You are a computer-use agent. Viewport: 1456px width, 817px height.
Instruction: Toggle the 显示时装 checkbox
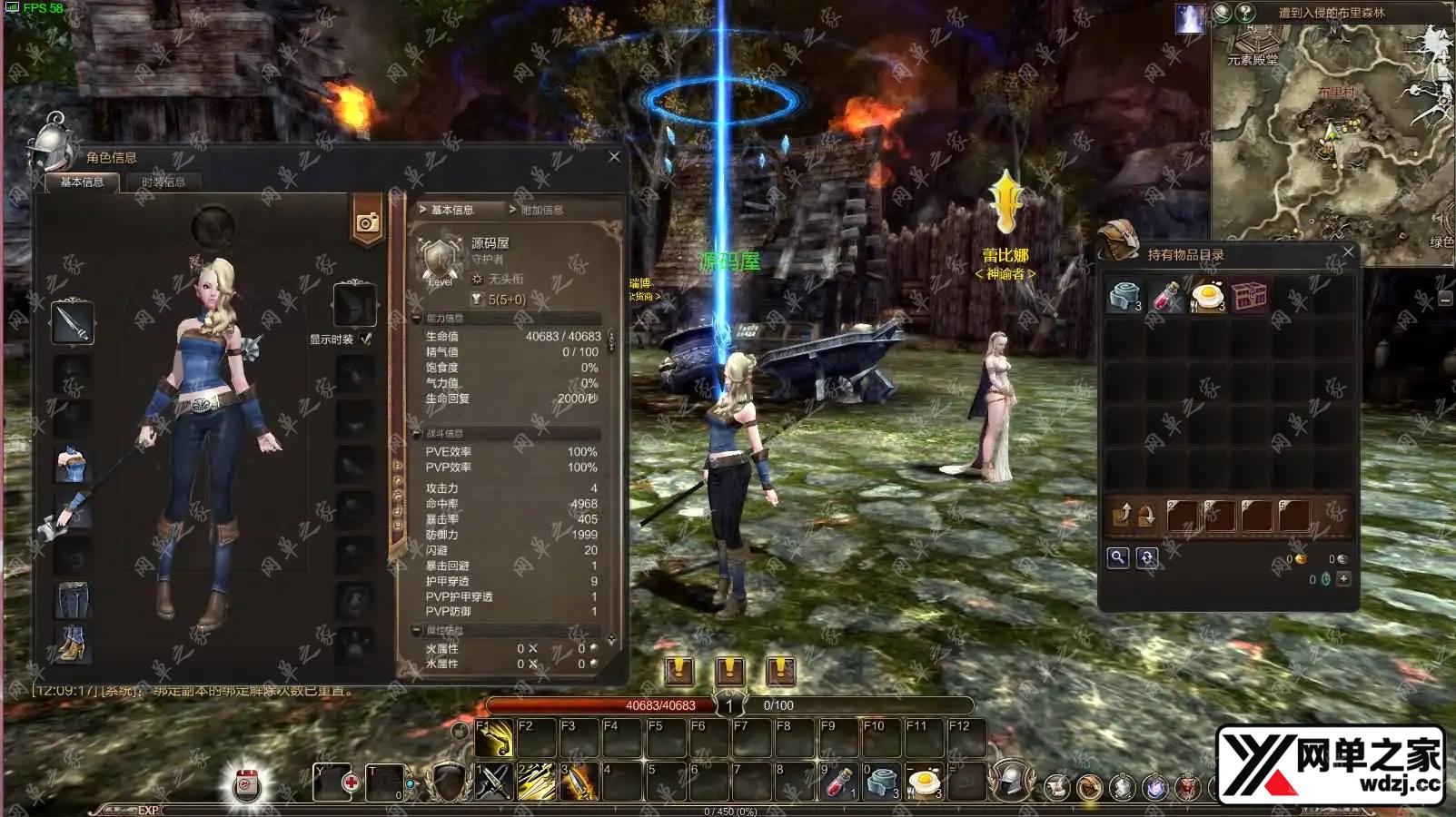(x=366, y=340)
